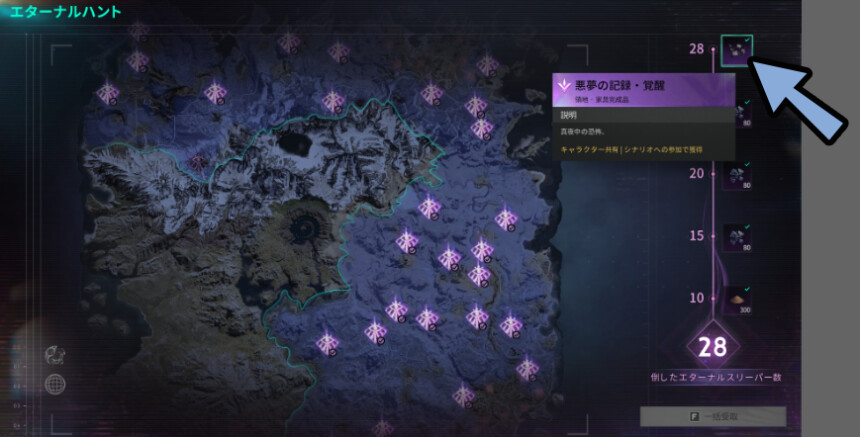Switch map using the terrain planet icon
860x437 pixels.
58,354
